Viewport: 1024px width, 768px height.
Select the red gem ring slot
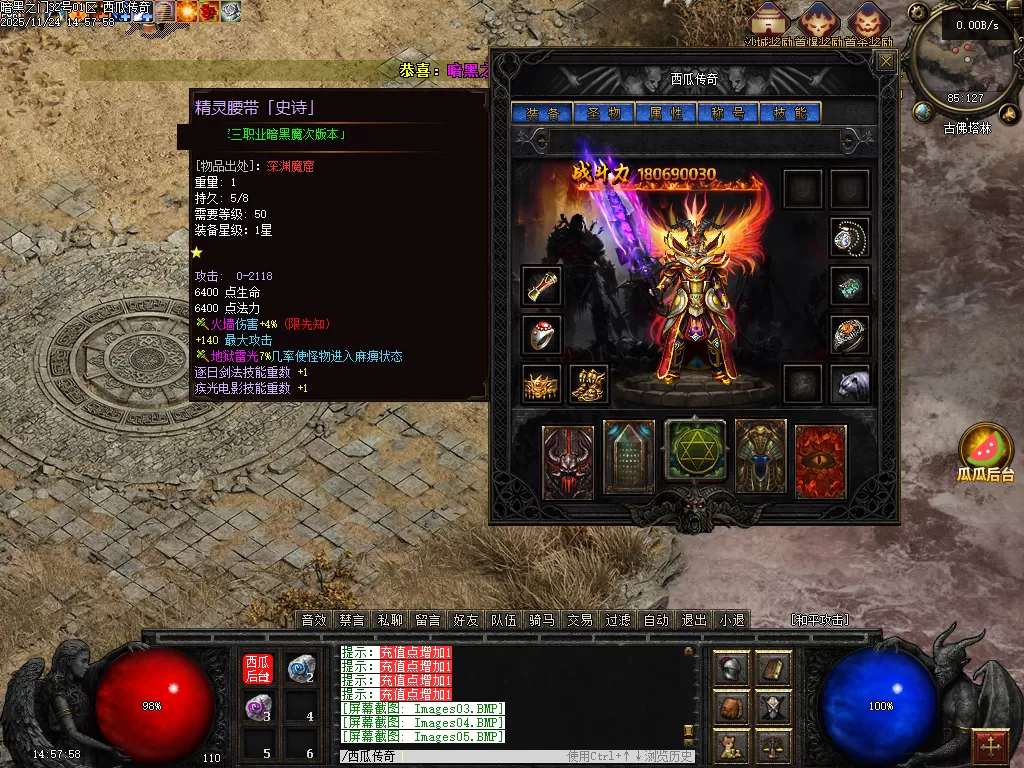542,335
